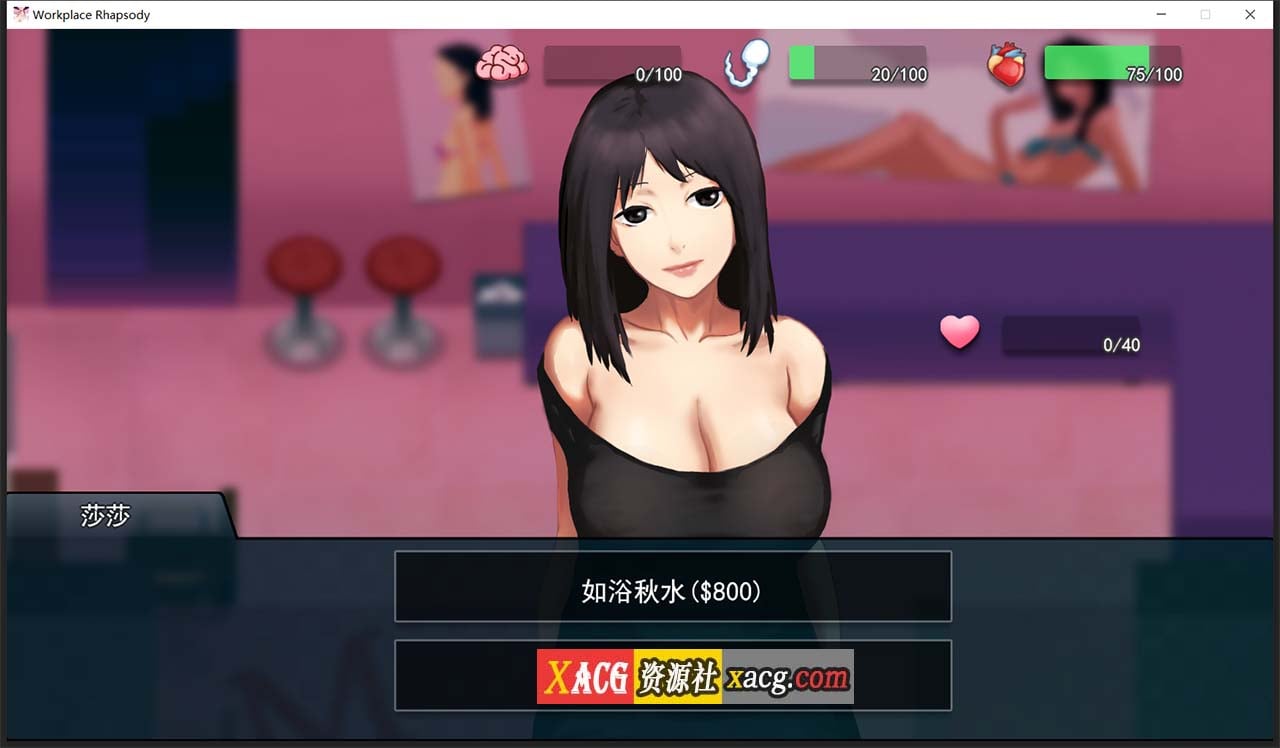Click the red heart organ icon
Viewport: 1280px width, 748px height.
pos(1009,62)
